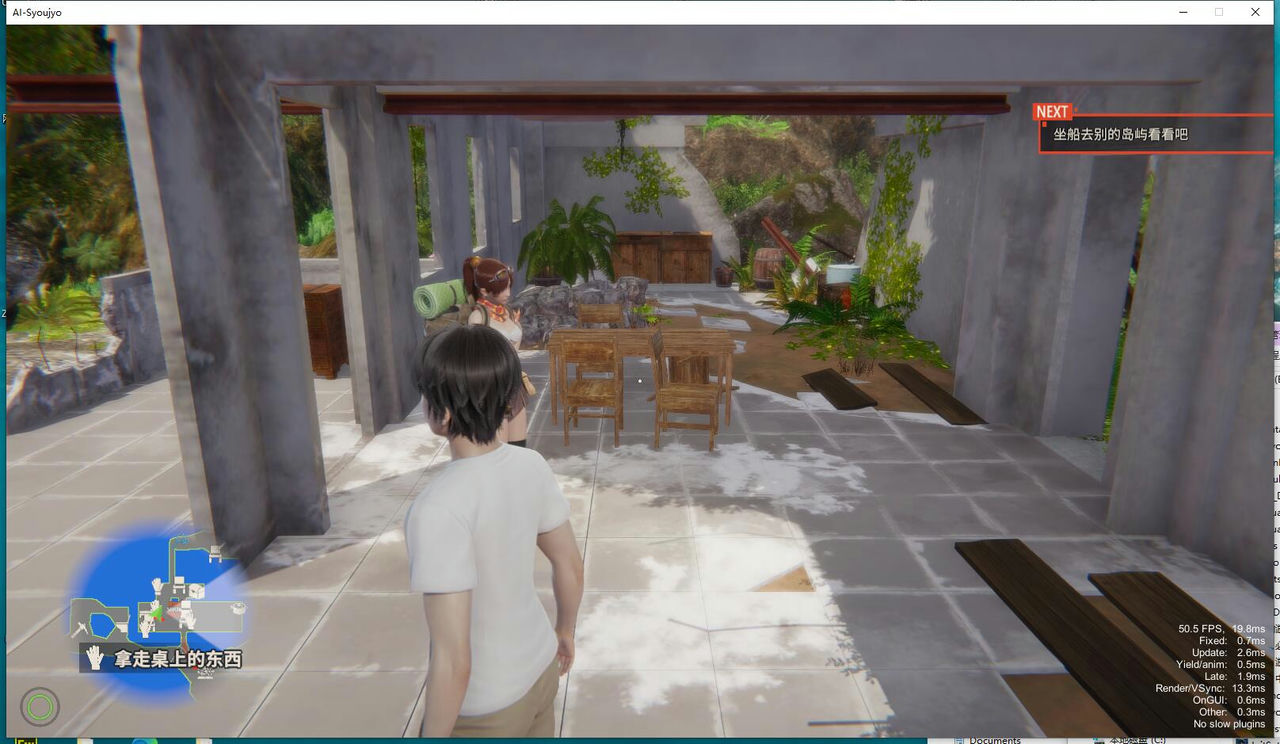Select the hammer crafting icon on the minimap
This screenshot has width=1280, height=744.
[81, 628]
